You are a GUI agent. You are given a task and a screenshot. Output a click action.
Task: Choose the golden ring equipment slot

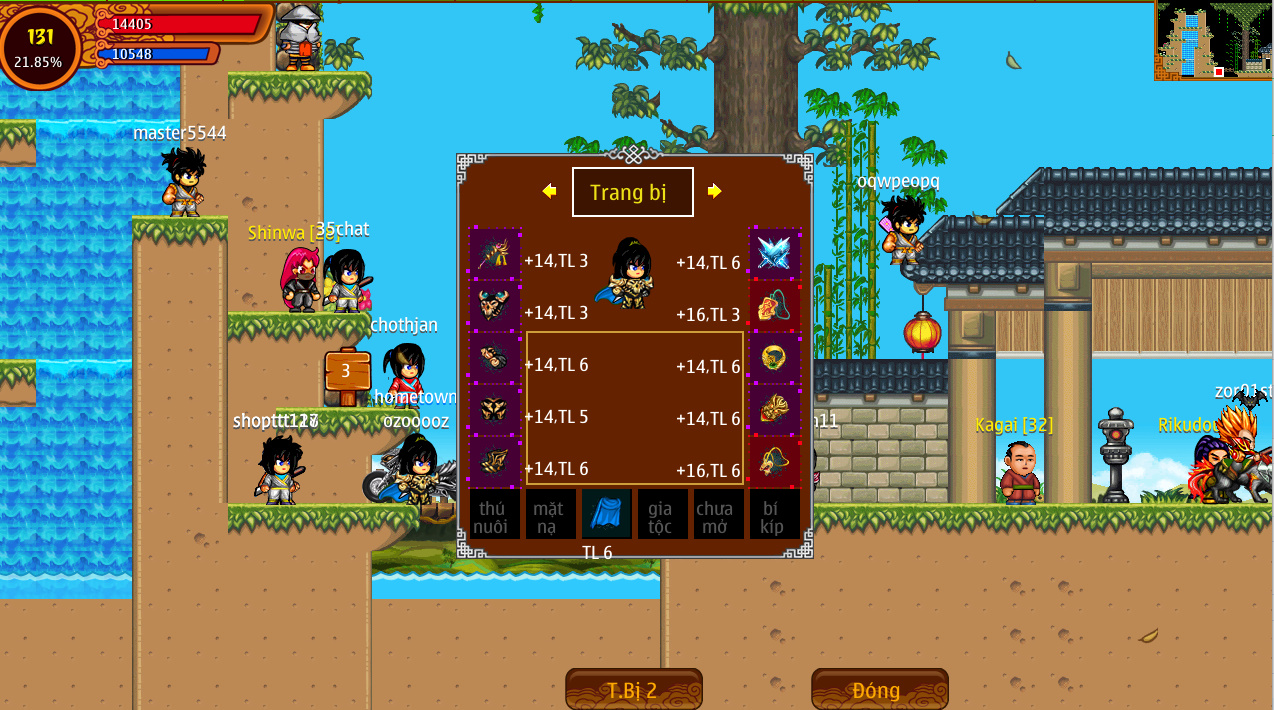pos(775,358)
